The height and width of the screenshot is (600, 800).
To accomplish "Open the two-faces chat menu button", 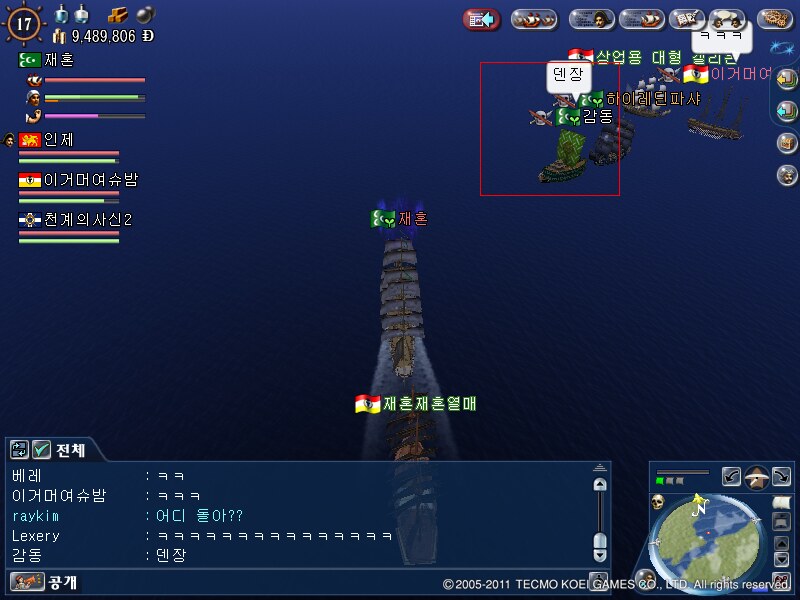I will 728,19.
